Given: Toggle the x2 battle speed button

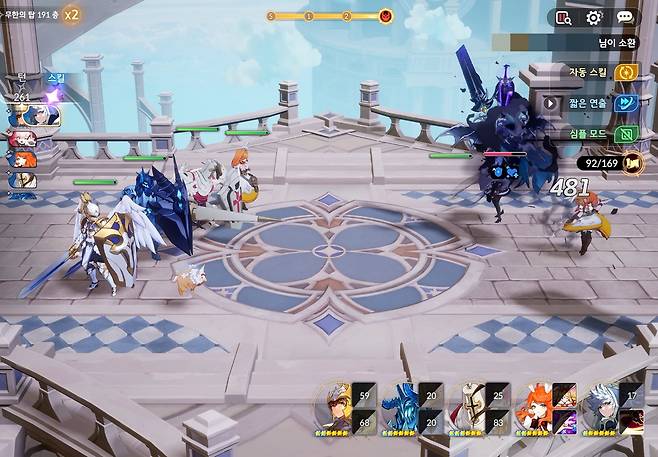Looking at the screenshot, I should tap(72, 15).
